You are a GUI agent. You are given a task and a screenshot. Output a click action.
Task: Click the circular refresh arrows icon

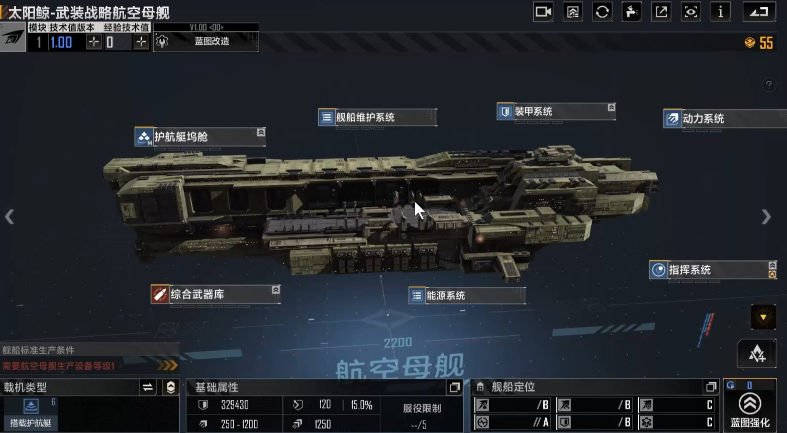tap(602, 12)
